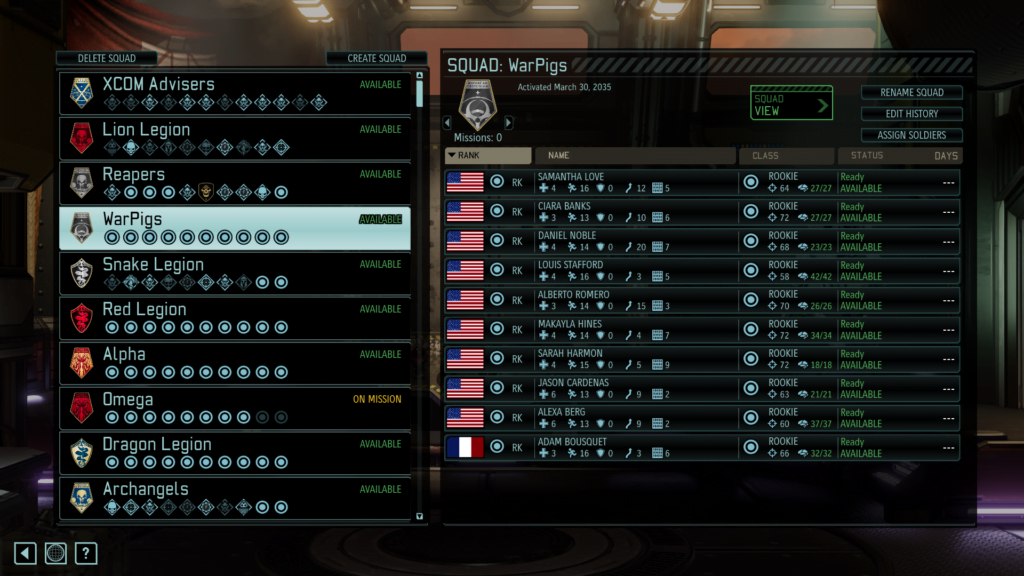Pick the Omega squad on mission

(235, 407)
